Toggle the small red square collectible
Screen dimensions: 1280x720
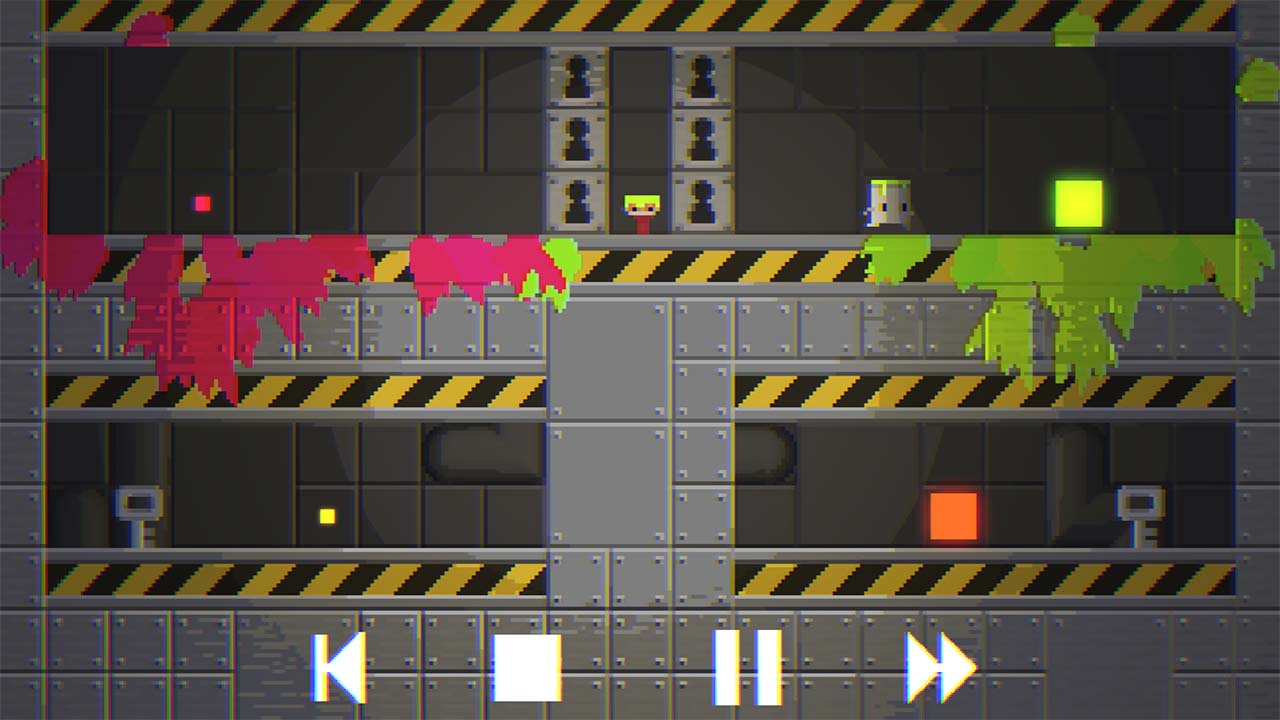pos(201,202)
